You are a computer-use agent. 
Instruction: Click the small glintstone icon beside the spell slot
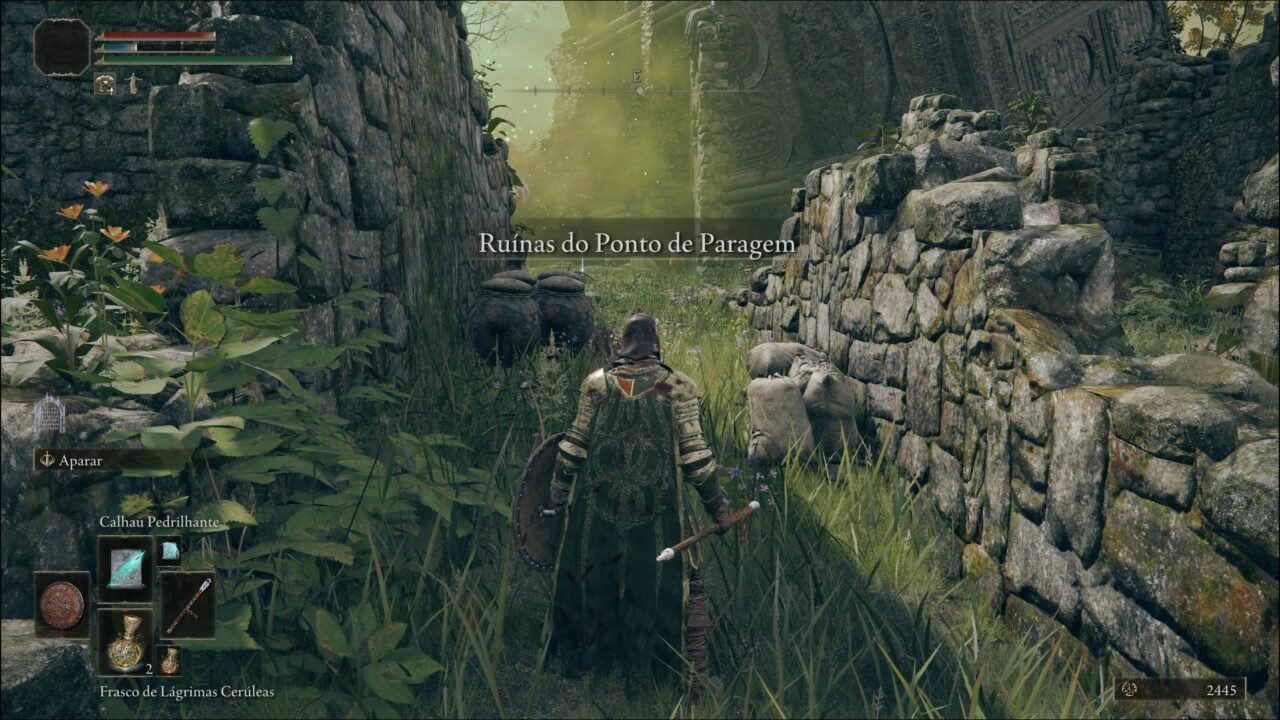168,551
